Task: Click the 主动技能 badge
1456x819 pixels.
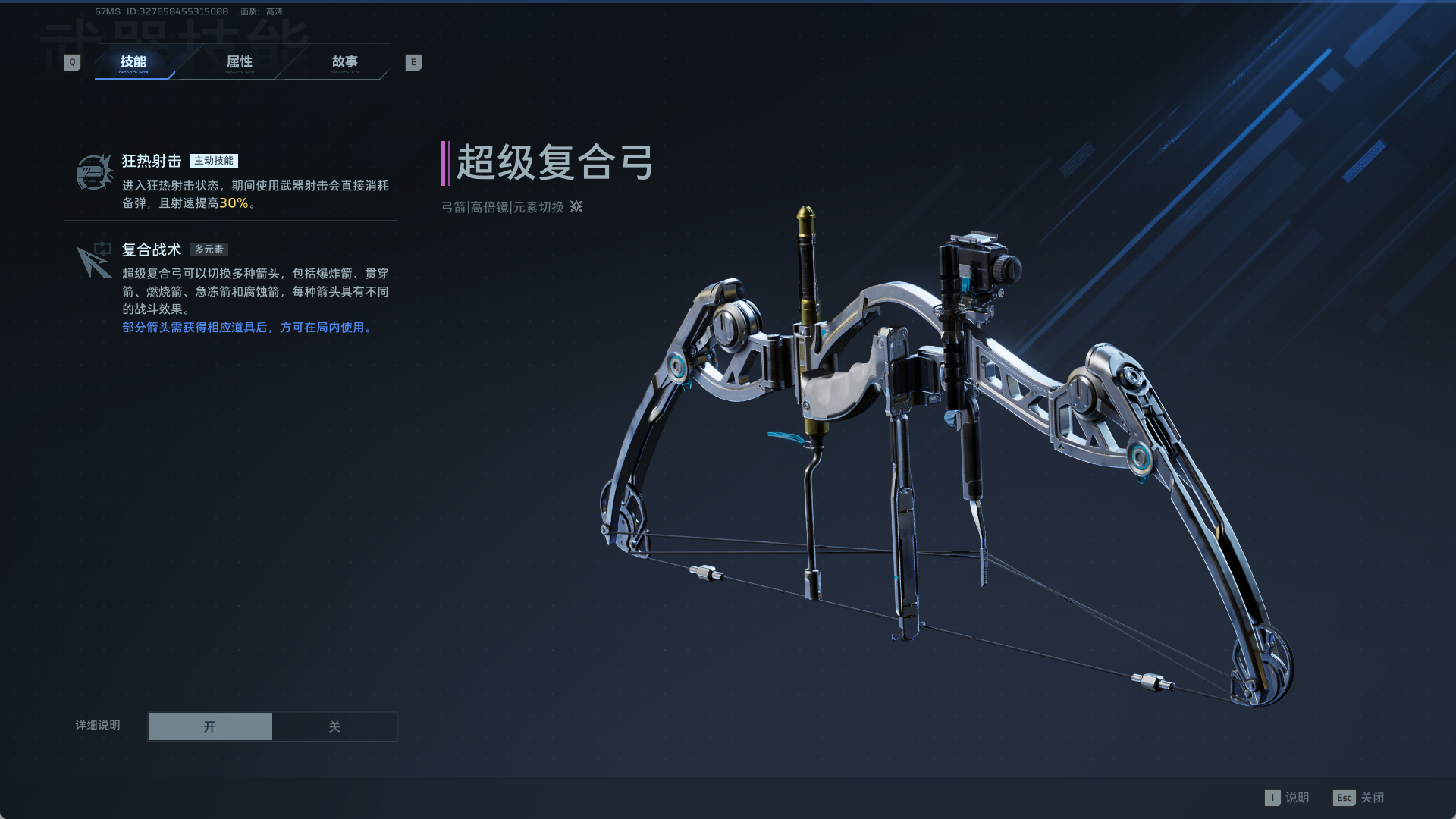Action: tap(215, 160)
